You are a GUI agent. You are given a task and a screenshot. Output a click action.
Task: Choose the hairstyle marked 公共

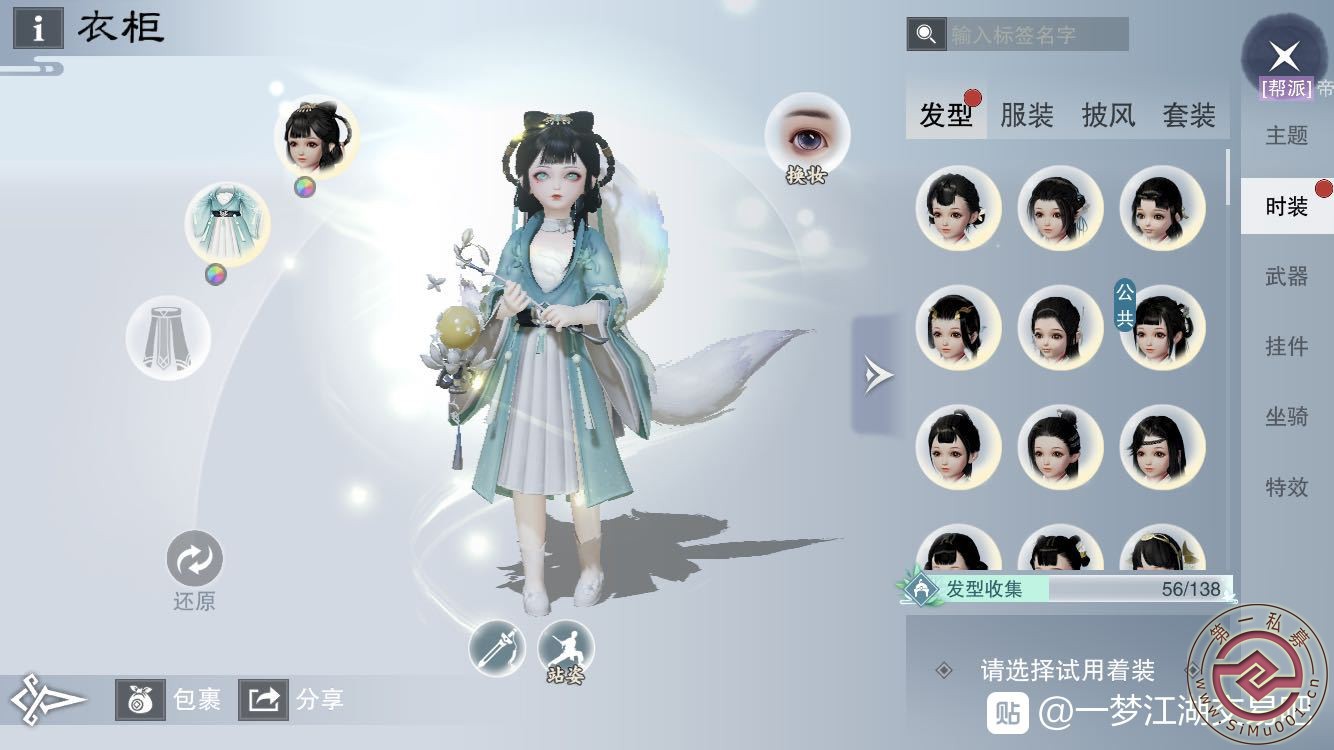point(1162,328)
